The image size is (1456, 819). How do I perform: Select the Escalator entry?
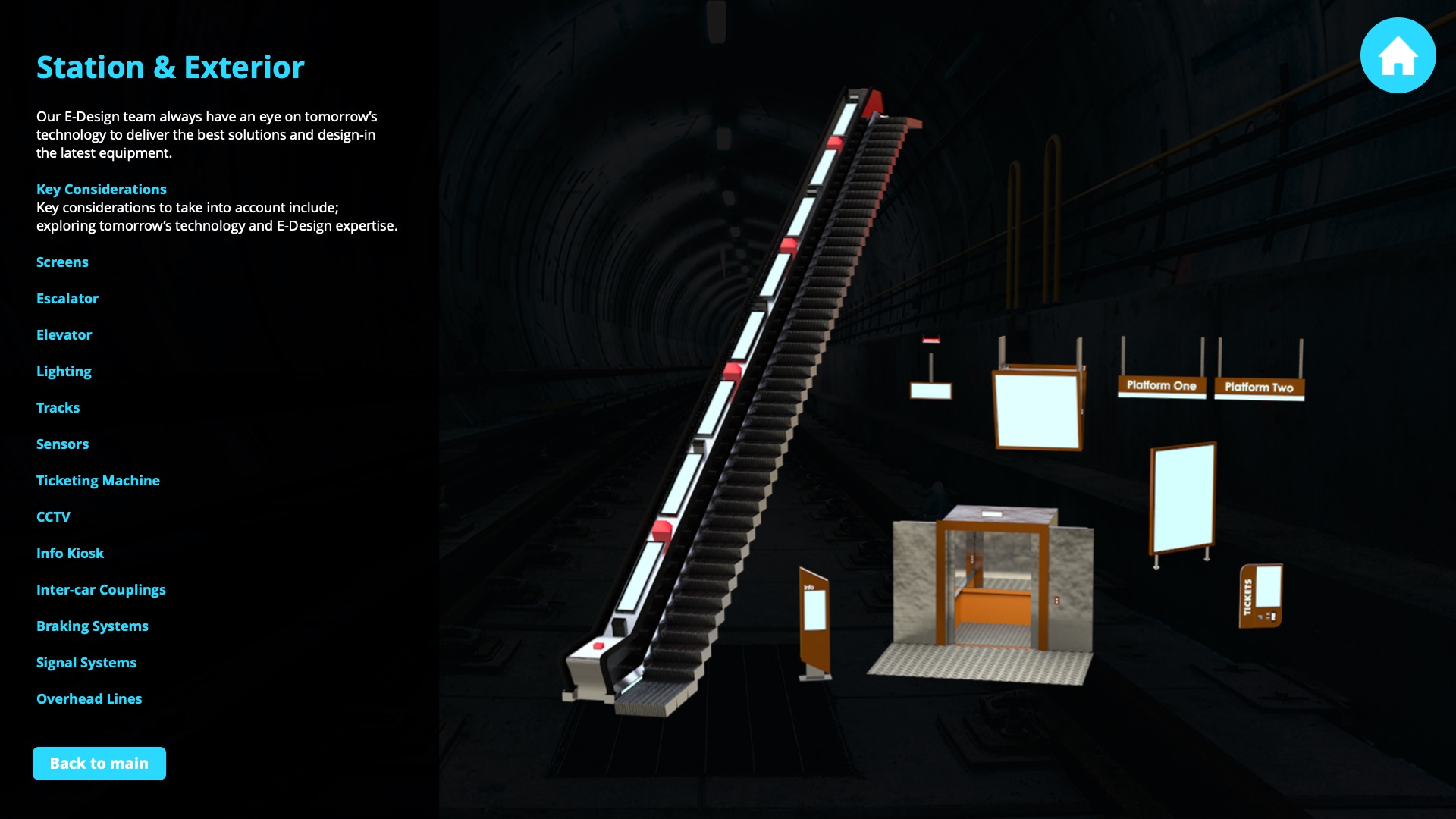67,299
